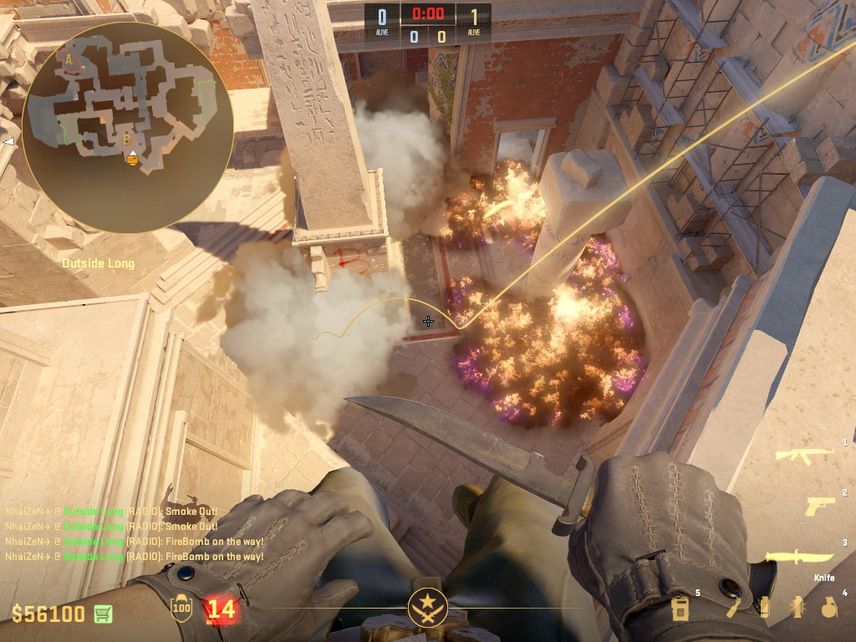Screen dimensions: 856x642
Task: Pick the smoke grenade canister icon
Action: tap(764, 607)
